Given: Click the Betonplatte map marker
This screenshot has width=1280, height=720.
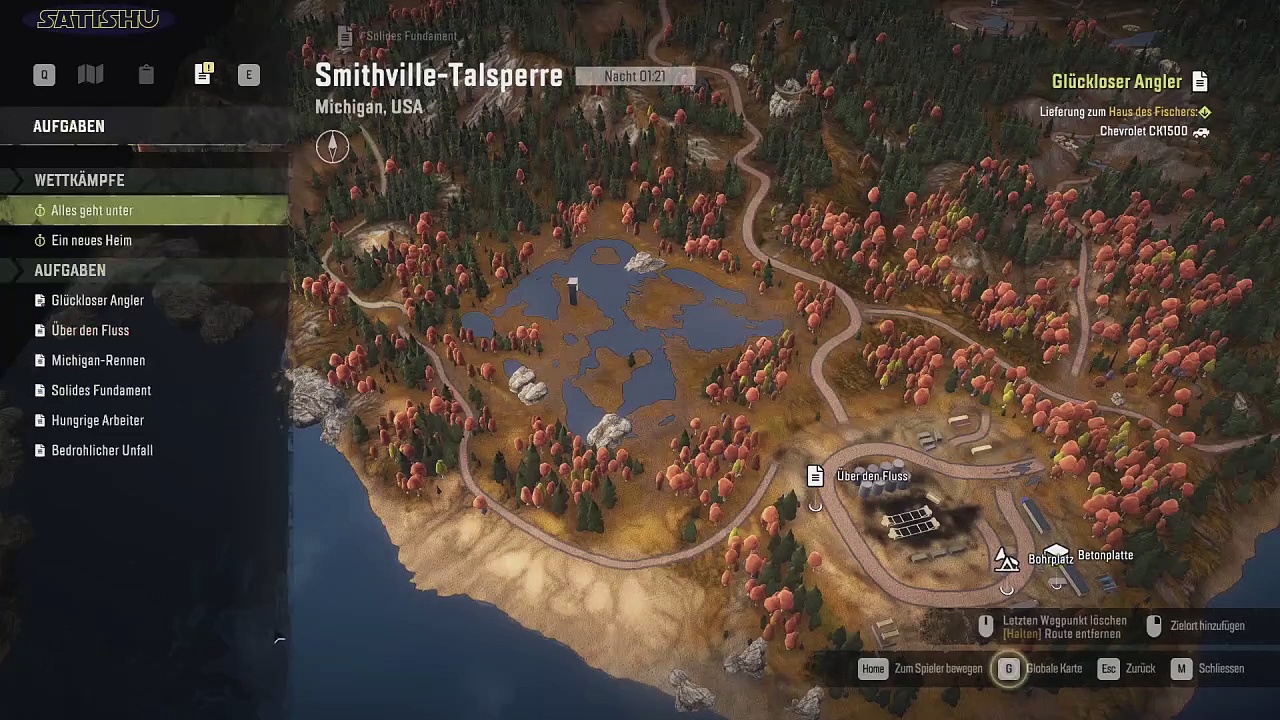Looking at the screenshot, I should (1057, 553).
